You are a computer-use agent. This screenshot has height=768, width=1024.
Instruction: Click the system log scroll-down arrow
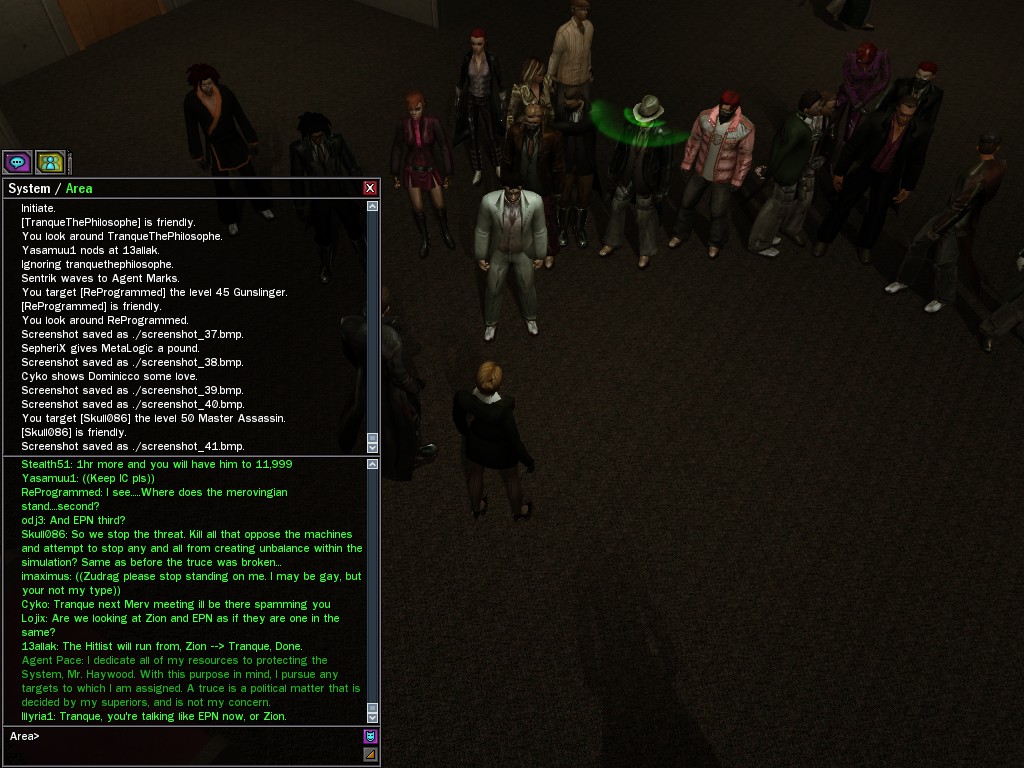[373, 447]
